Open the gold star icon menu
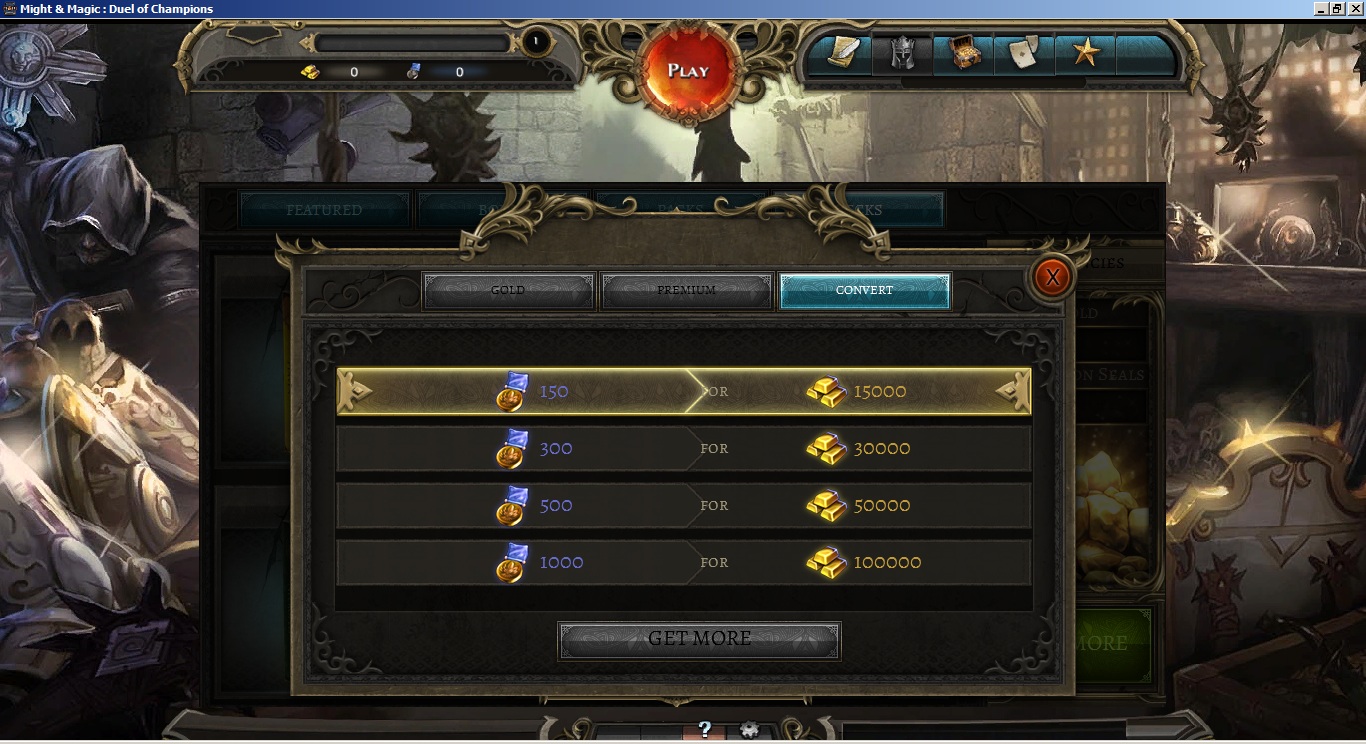1366x744 pixels. (1085, 54)
